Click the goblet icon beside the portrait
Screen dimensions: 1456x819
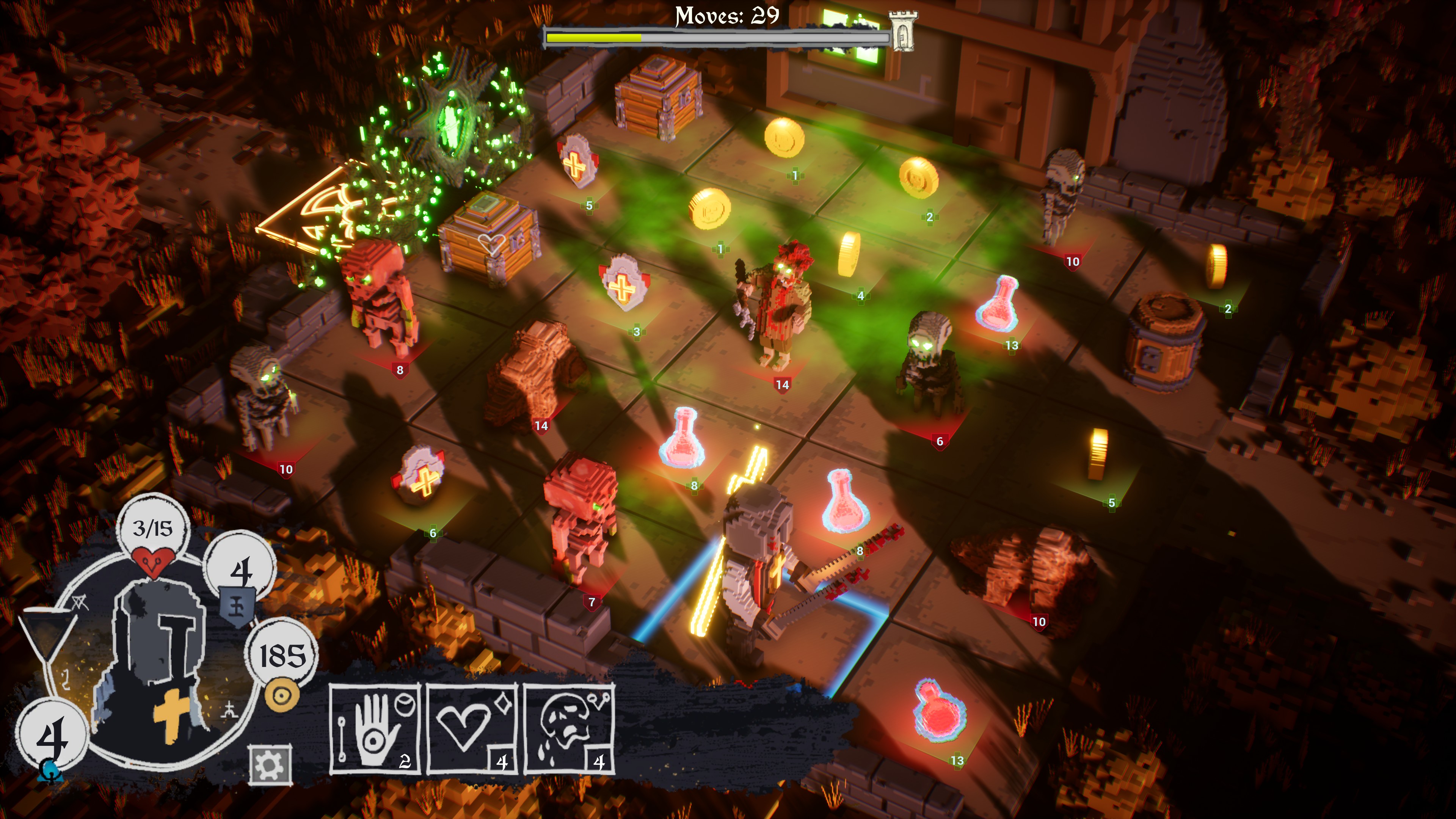pyautogui.click(x=48, y=636)
